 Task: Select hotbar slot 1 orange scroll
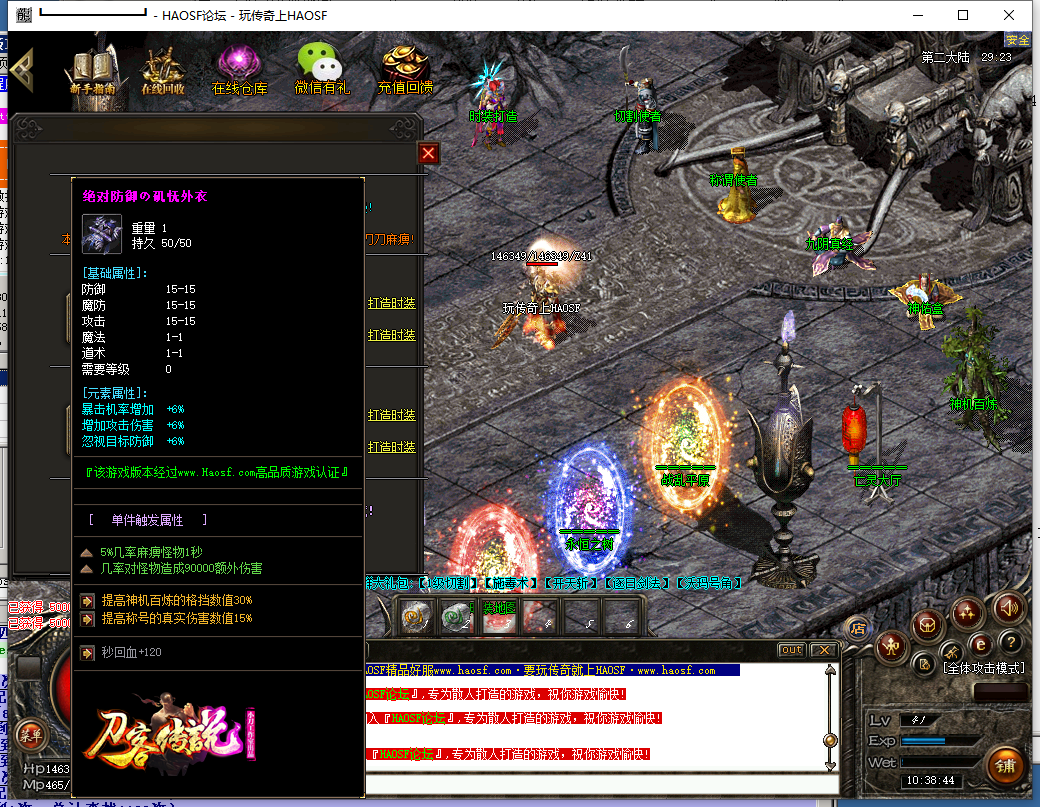click(x=416, y=619)
